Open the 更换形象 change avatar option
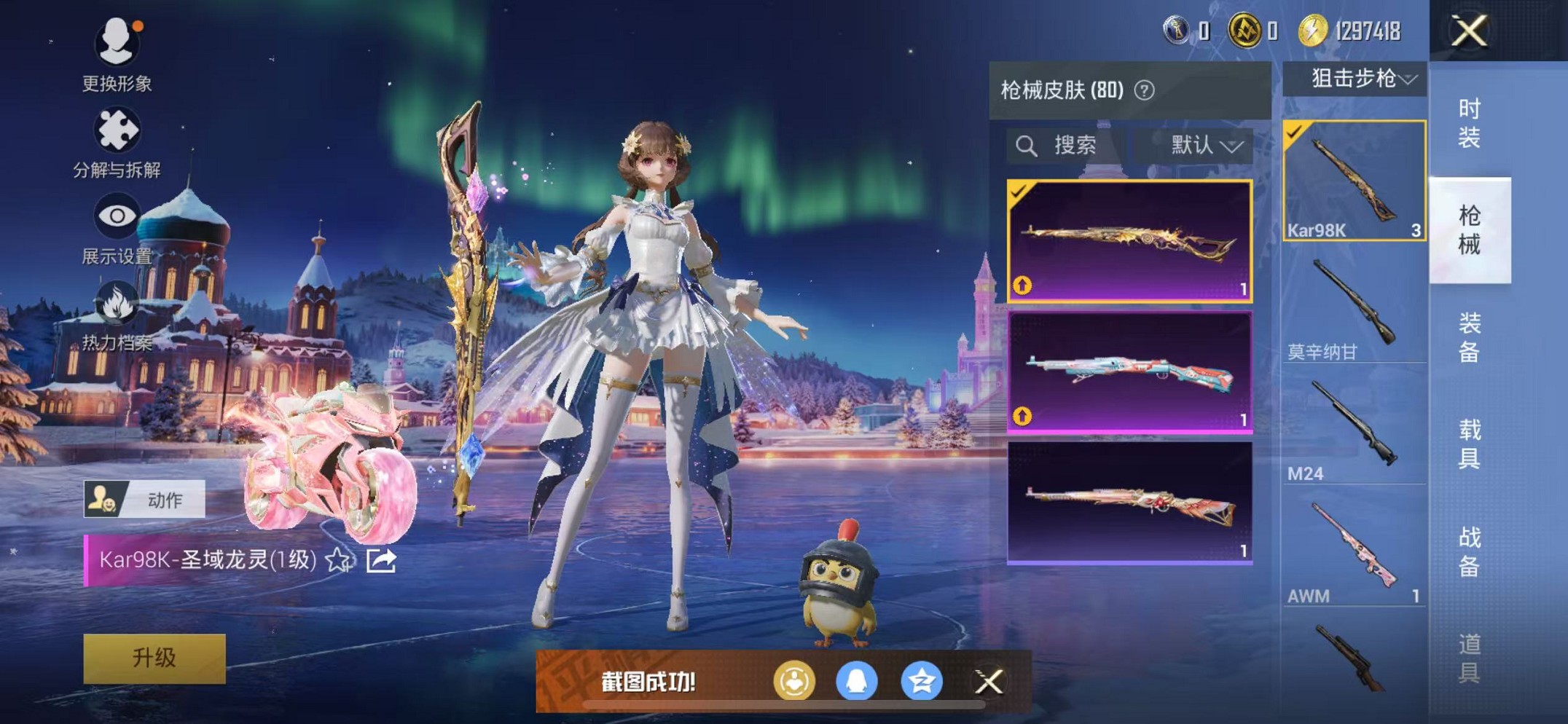 coord(117,55)
